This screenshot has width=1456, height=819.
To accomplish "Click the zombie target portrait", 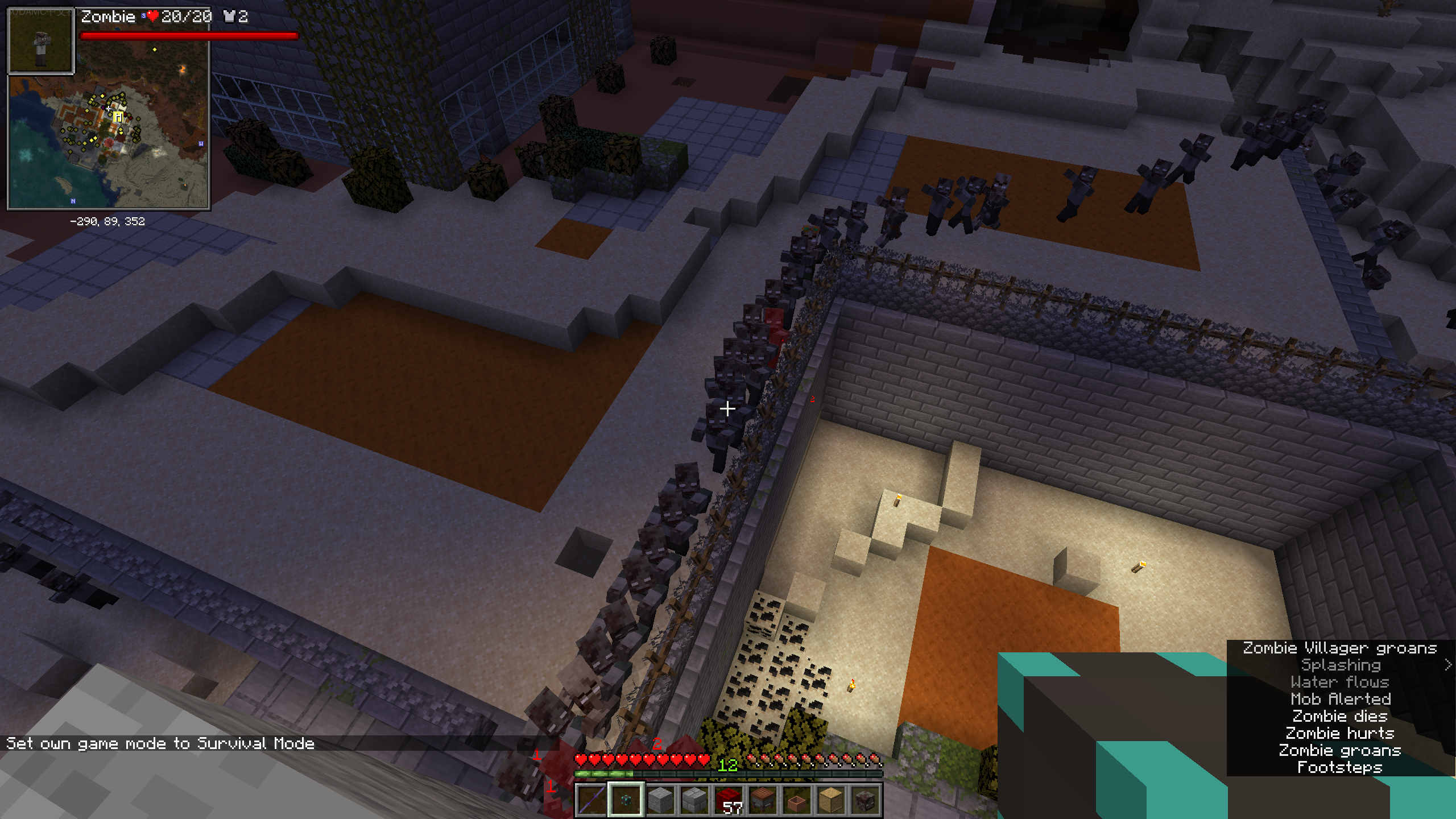I will [40, 40].
